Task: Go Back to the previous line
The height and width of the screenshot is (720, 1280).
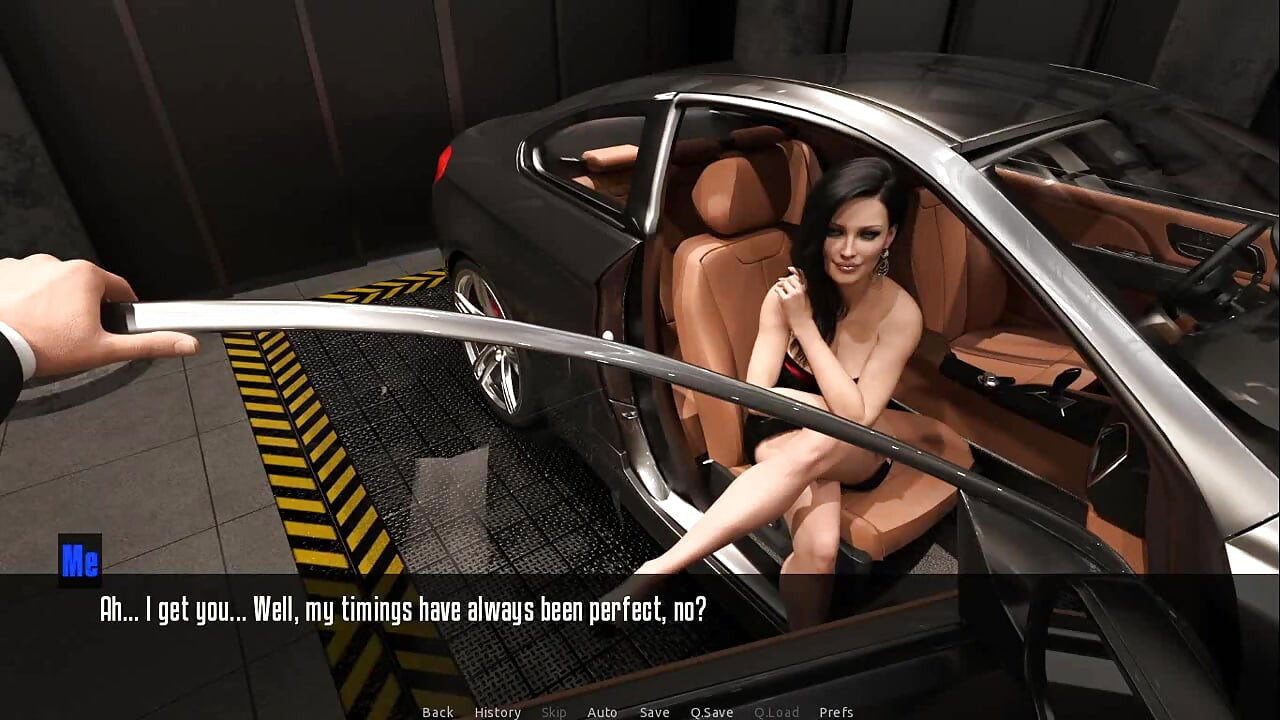Action: click(x=437, y=712)
